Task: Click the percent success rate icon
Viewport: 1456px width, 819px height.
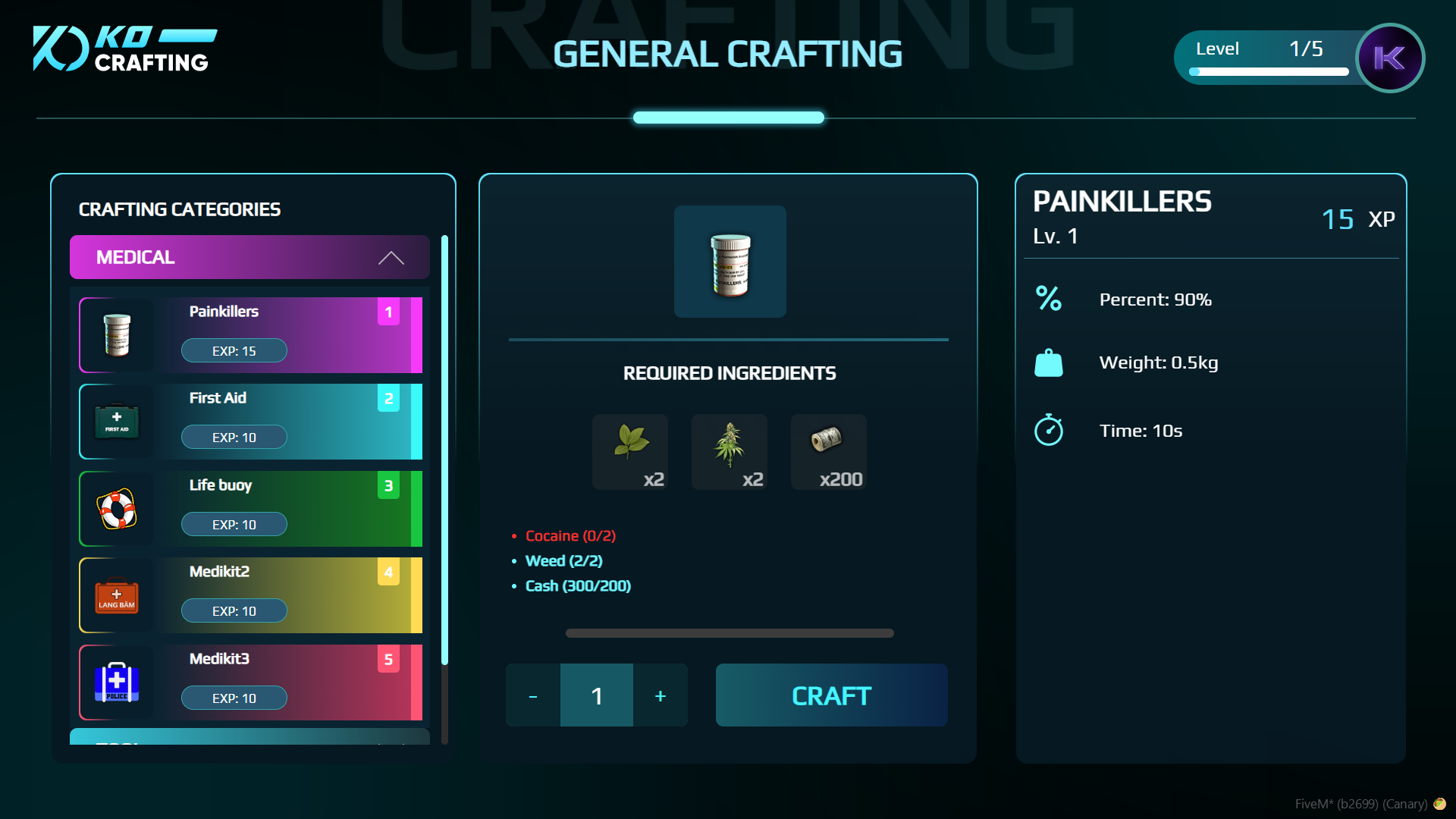Action: pyautogui.click(x=1049, y=299)
